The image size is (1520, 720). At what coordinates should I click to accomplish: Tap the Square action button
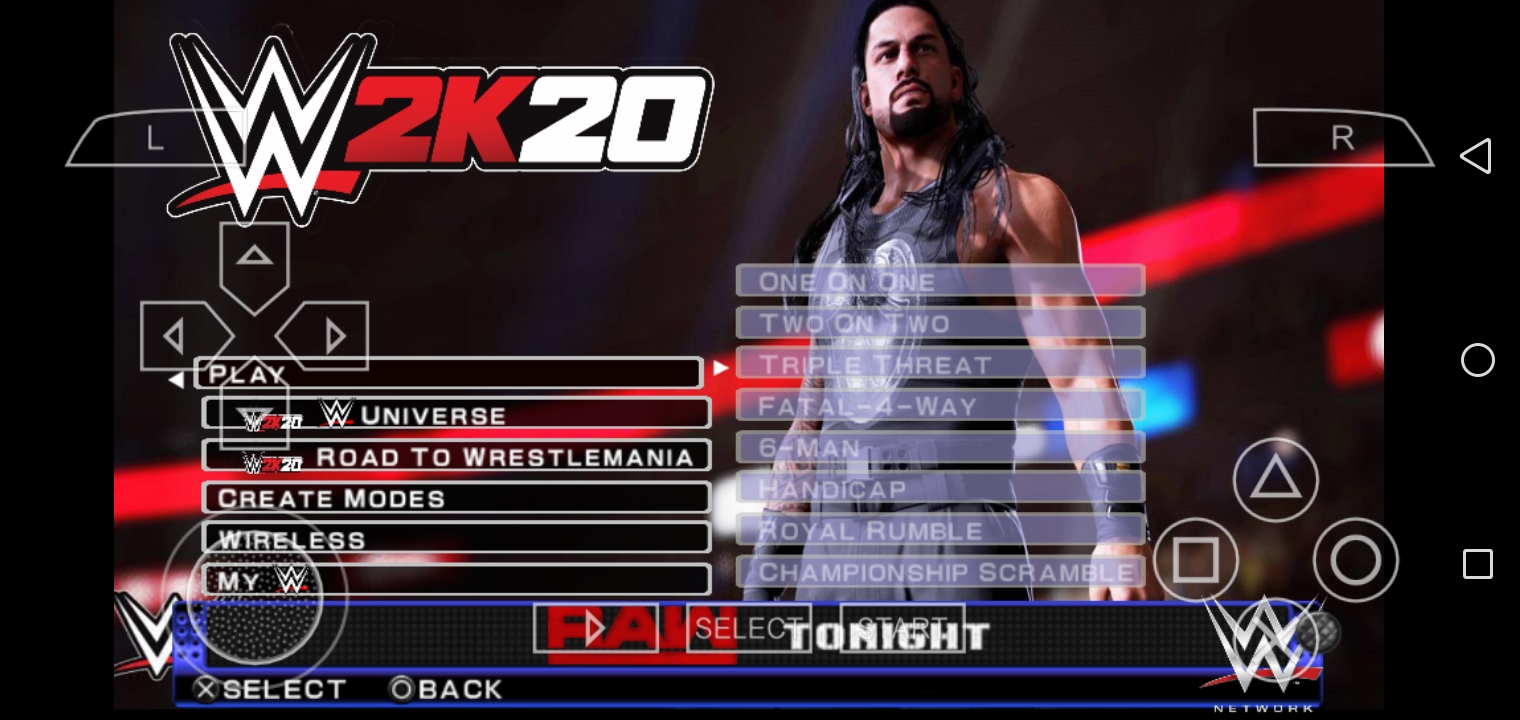[x=1197, y=561]
